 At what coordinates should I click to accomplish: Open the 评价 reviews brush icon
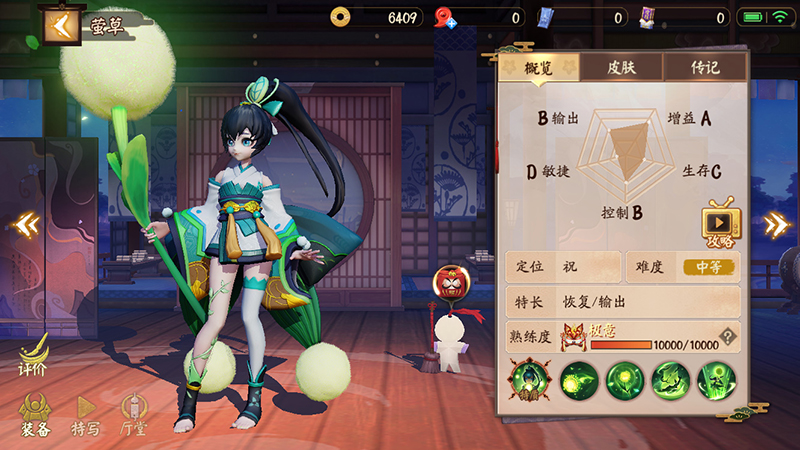(x=34, y=353)
